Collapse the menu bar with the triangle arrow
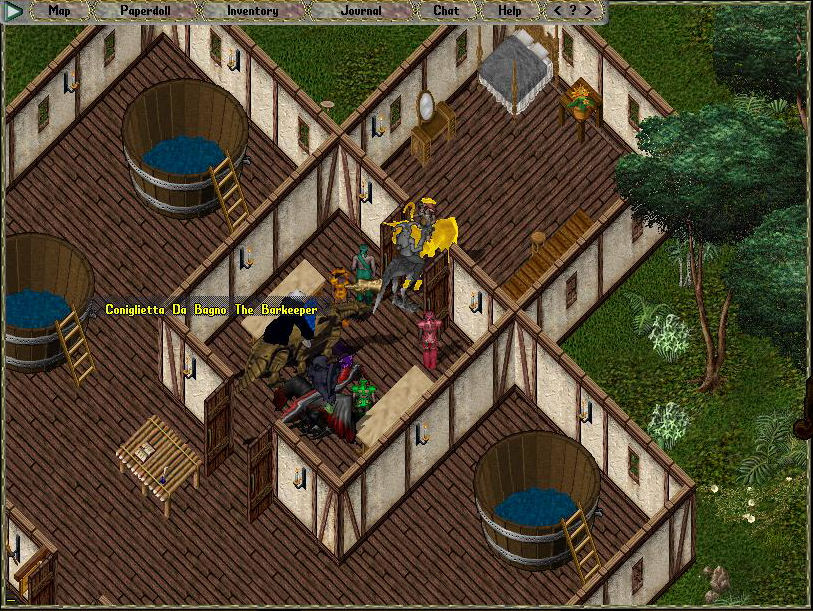Image resolution: width=813 pixels, height=611 pixels. [x=15, y=12]
